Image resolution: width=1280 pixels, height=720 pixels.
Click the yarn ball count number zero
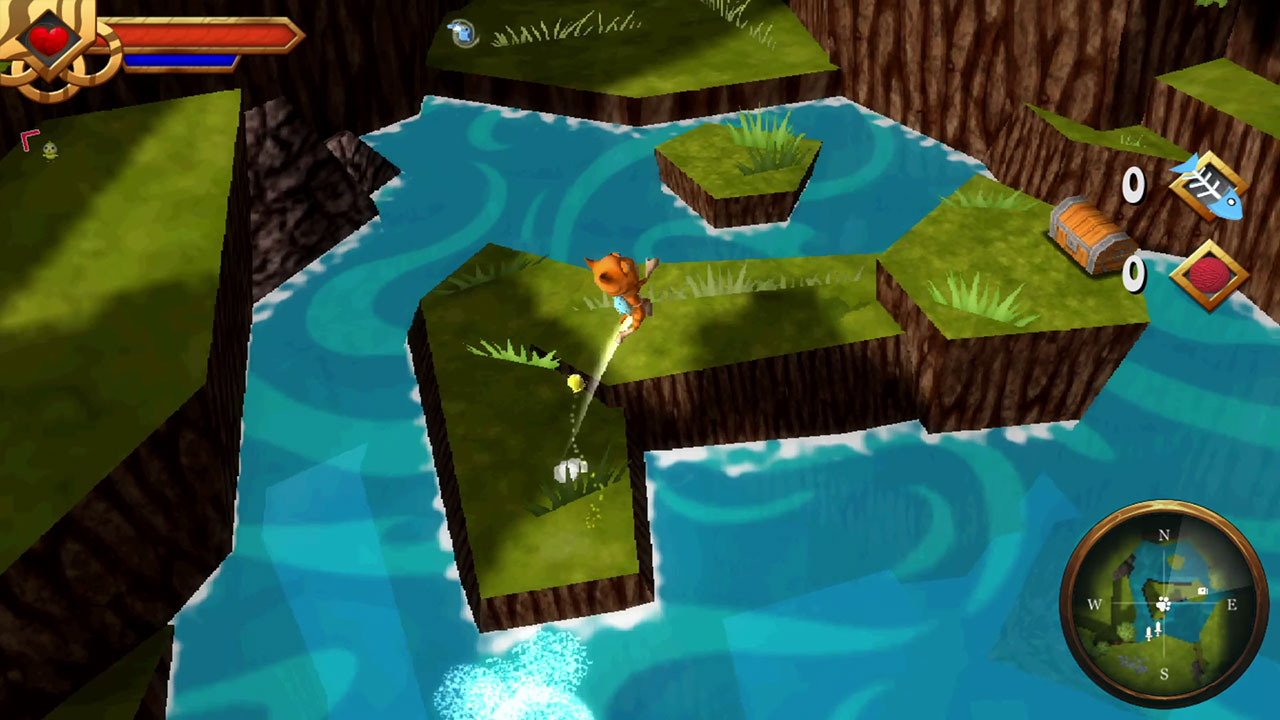click(1133, 272)
